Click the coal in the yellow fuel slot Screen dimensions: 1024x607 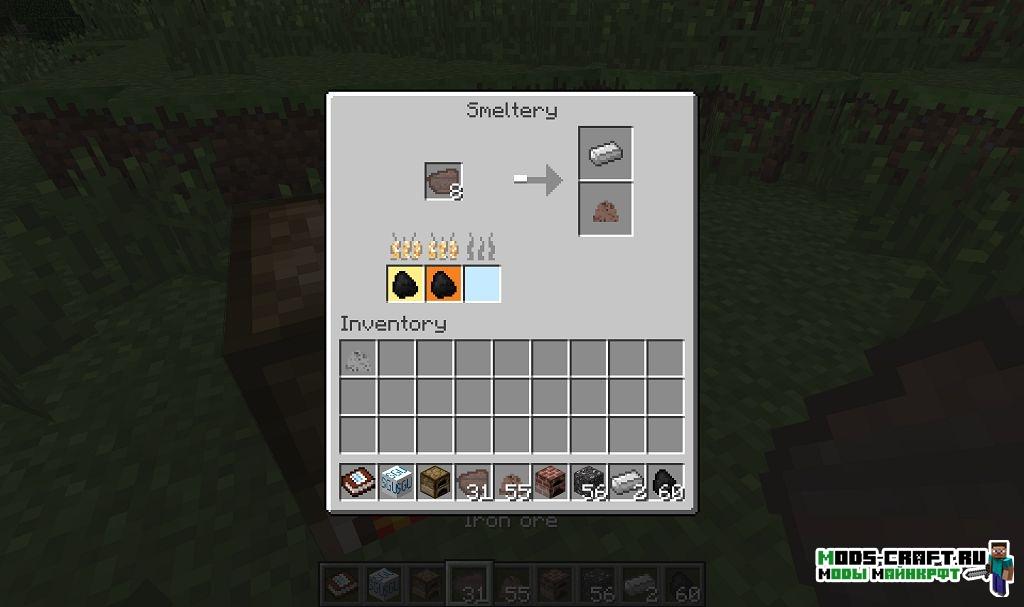click(405, 284)
